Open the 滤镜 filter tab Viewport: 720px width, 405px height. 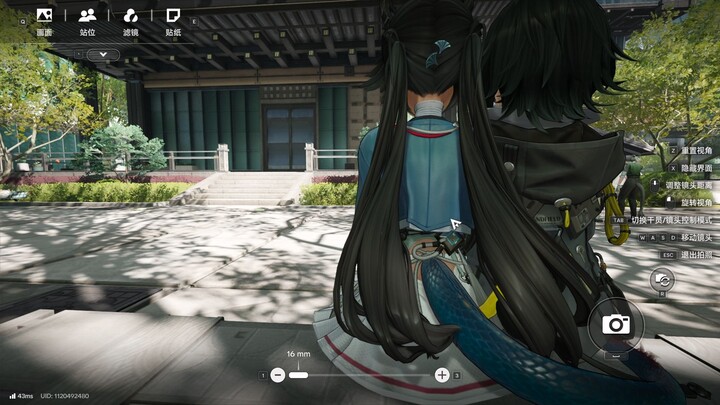(130, 20)
